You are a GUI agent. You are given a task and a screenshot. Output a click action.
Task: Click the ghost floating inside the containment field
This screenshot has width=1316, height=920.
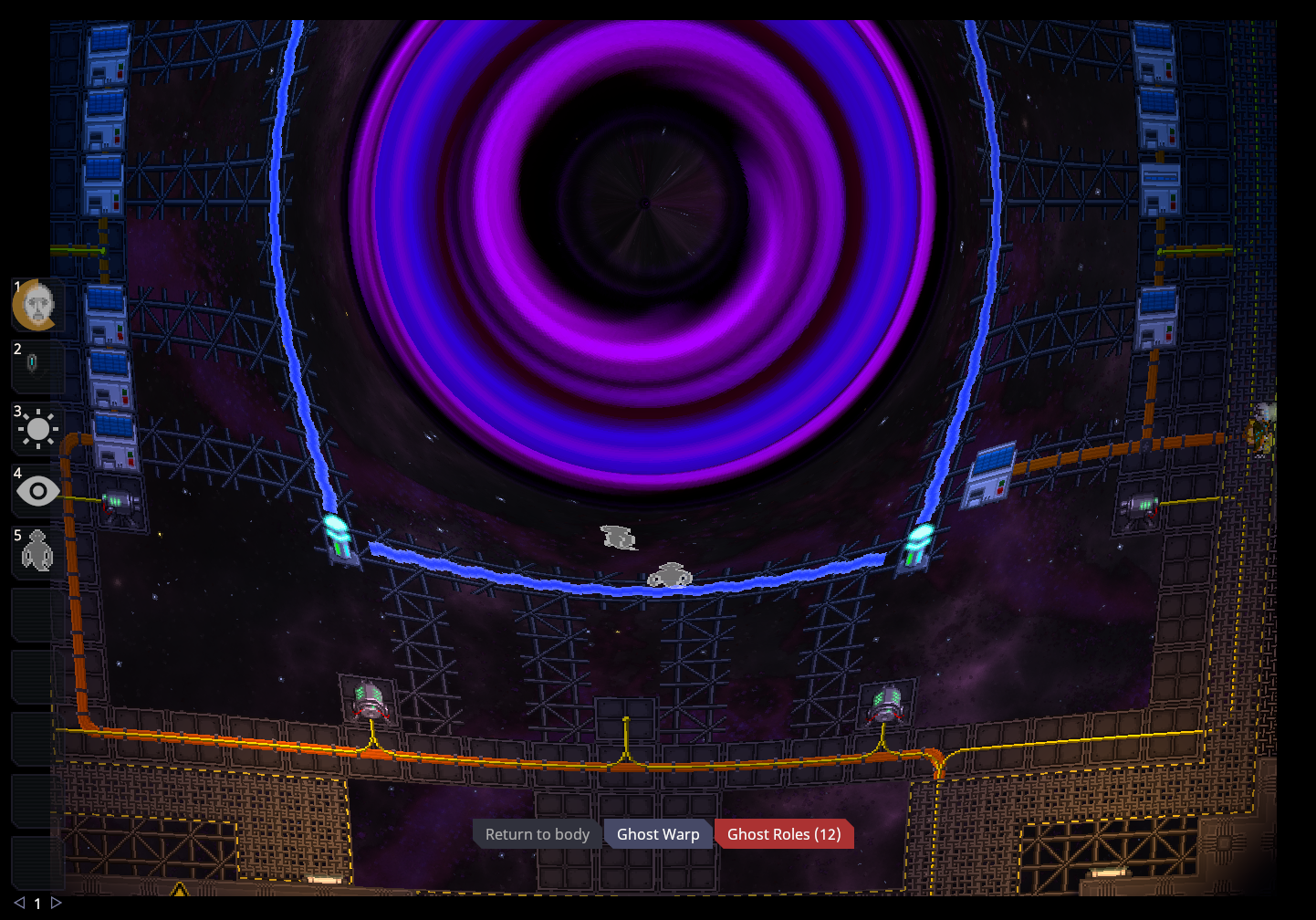[x=618, y=538]
